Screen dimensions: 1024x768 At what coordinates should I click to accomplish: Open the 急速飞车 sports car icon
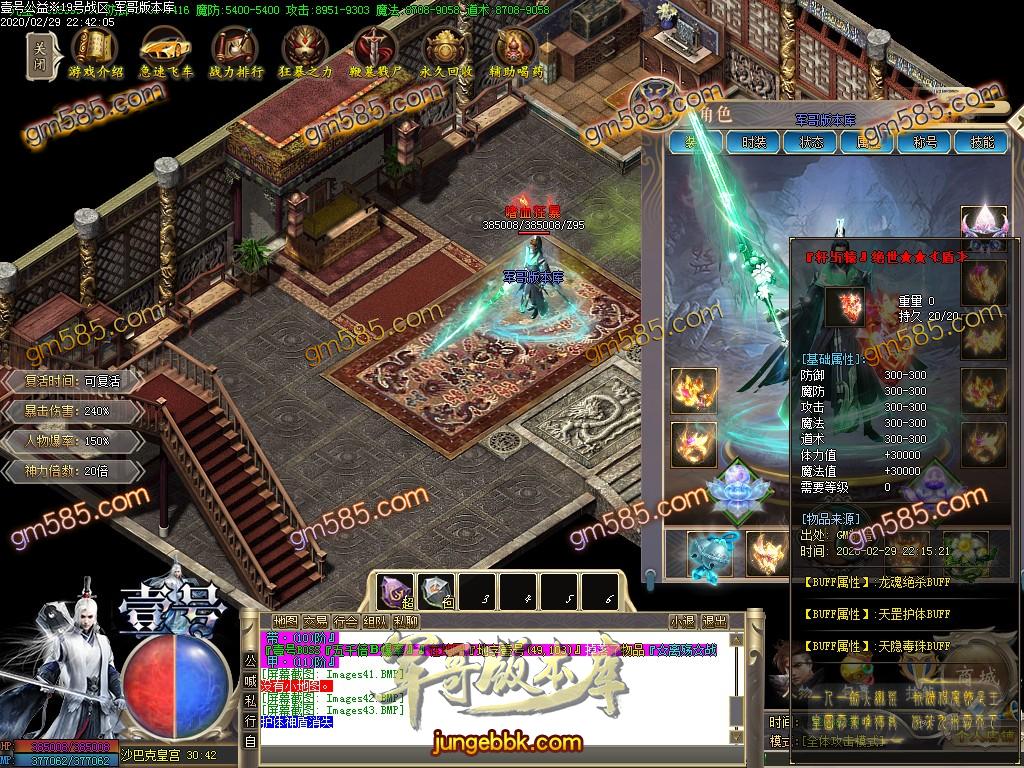(x=165, y=51)
